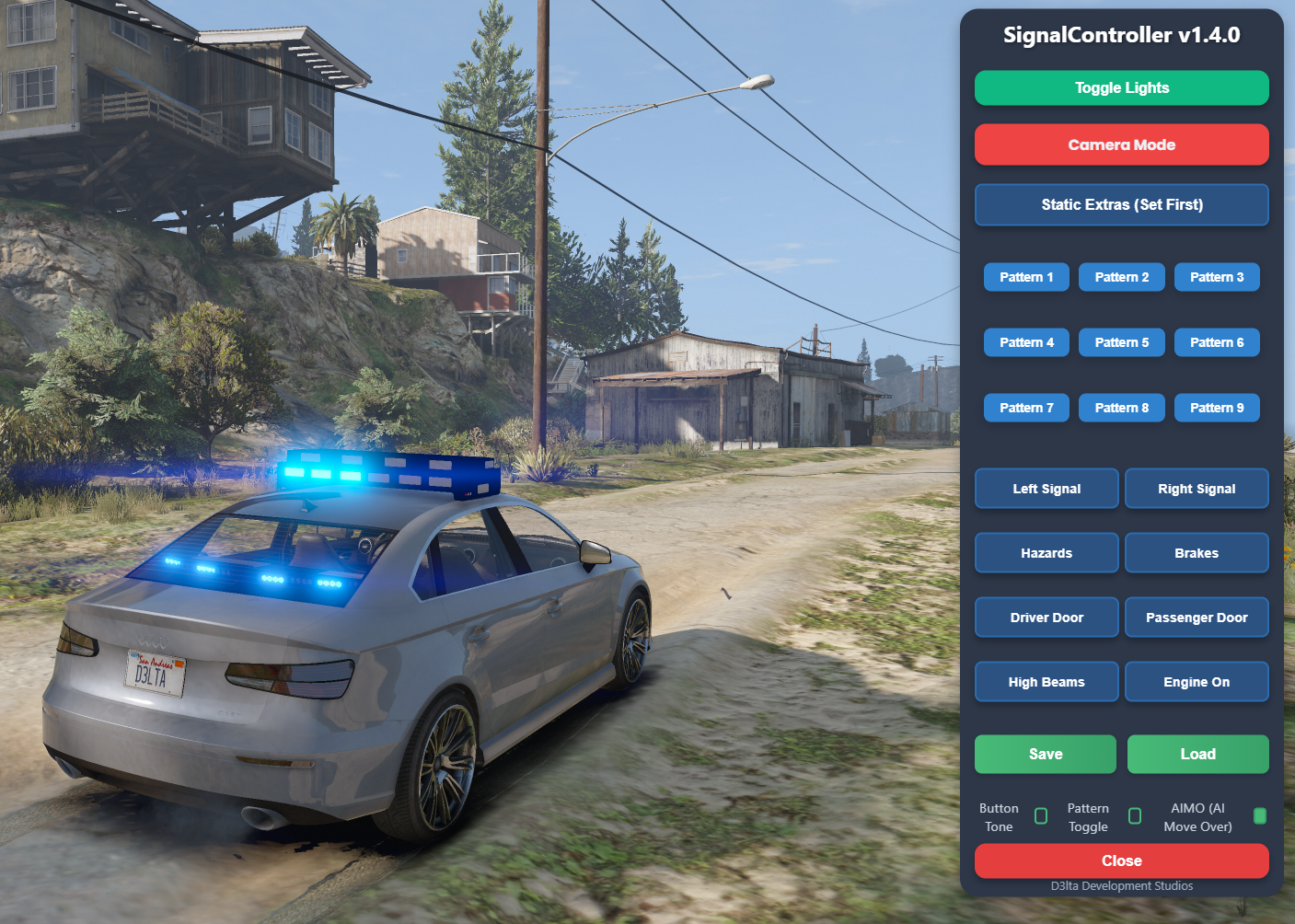This screenshot has width=1295, height=924.
Task: Switch to Pattern 7
Action: click(1026, 408)
